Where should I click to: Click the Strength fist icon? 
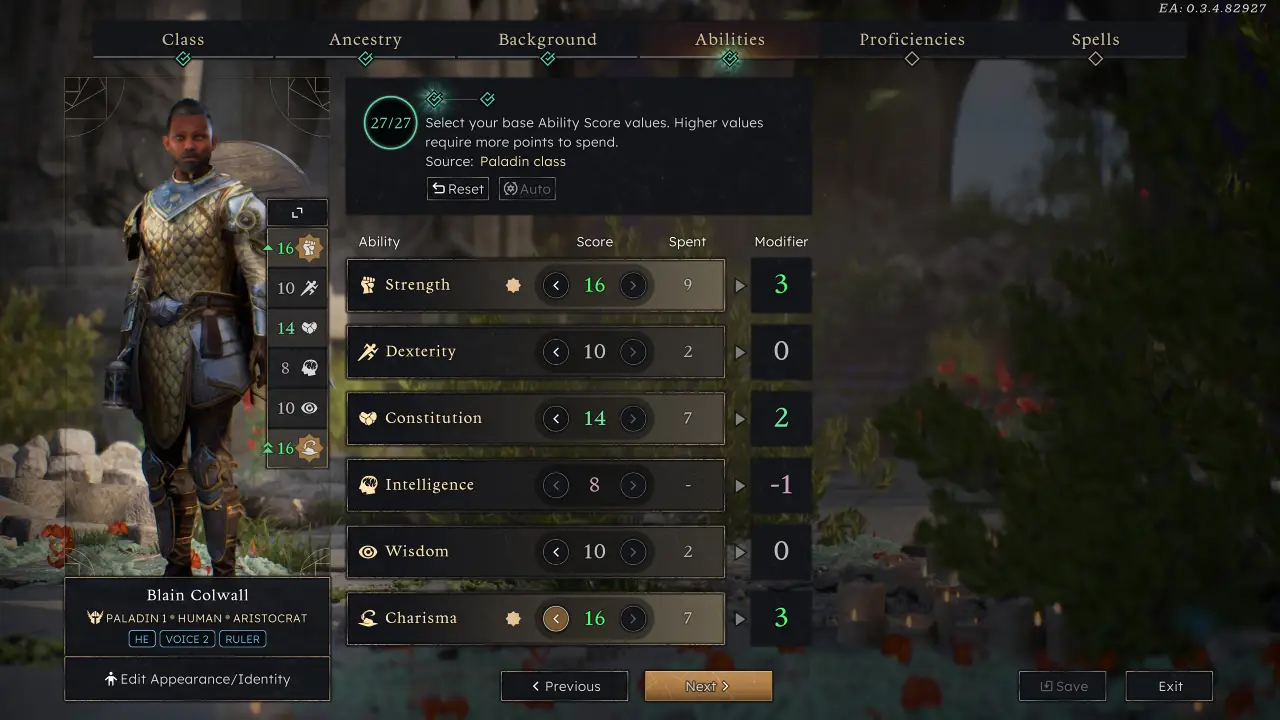[x=368, y=284]
